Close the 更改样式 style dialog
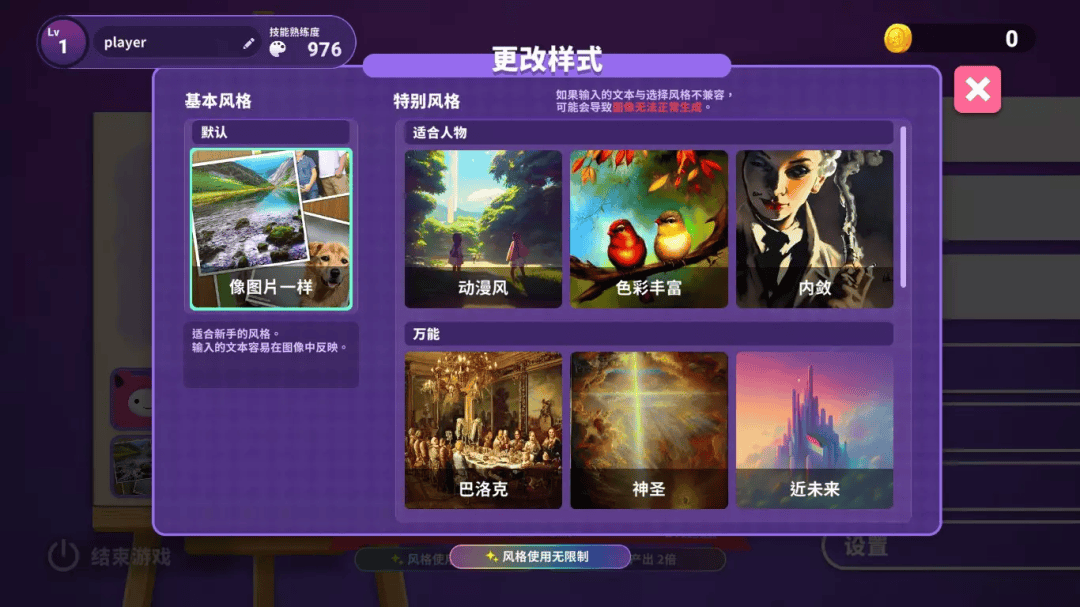1080x607 pixels. pyautogui.click(x=977, y=90)
